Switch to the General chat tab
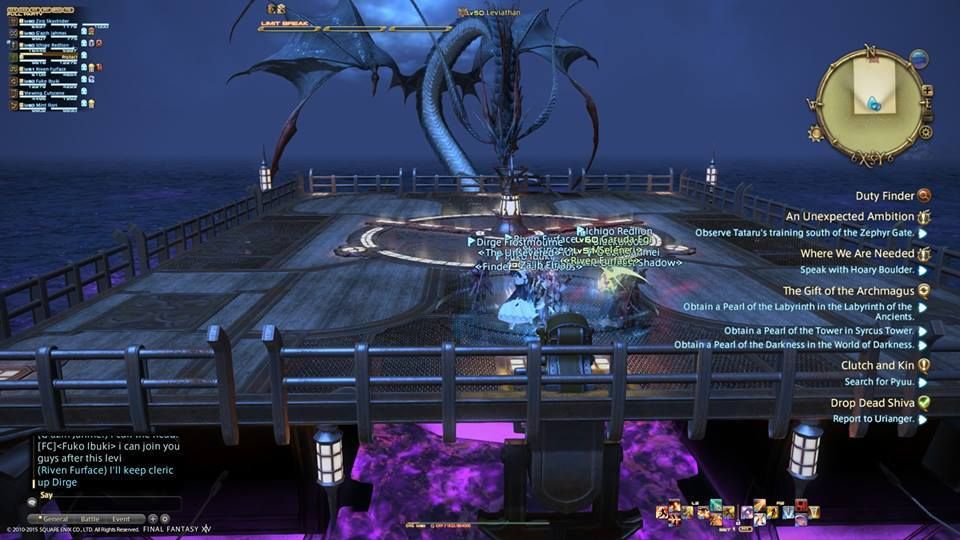This screenshot has width=960, height=540. [x=54, y=519]
